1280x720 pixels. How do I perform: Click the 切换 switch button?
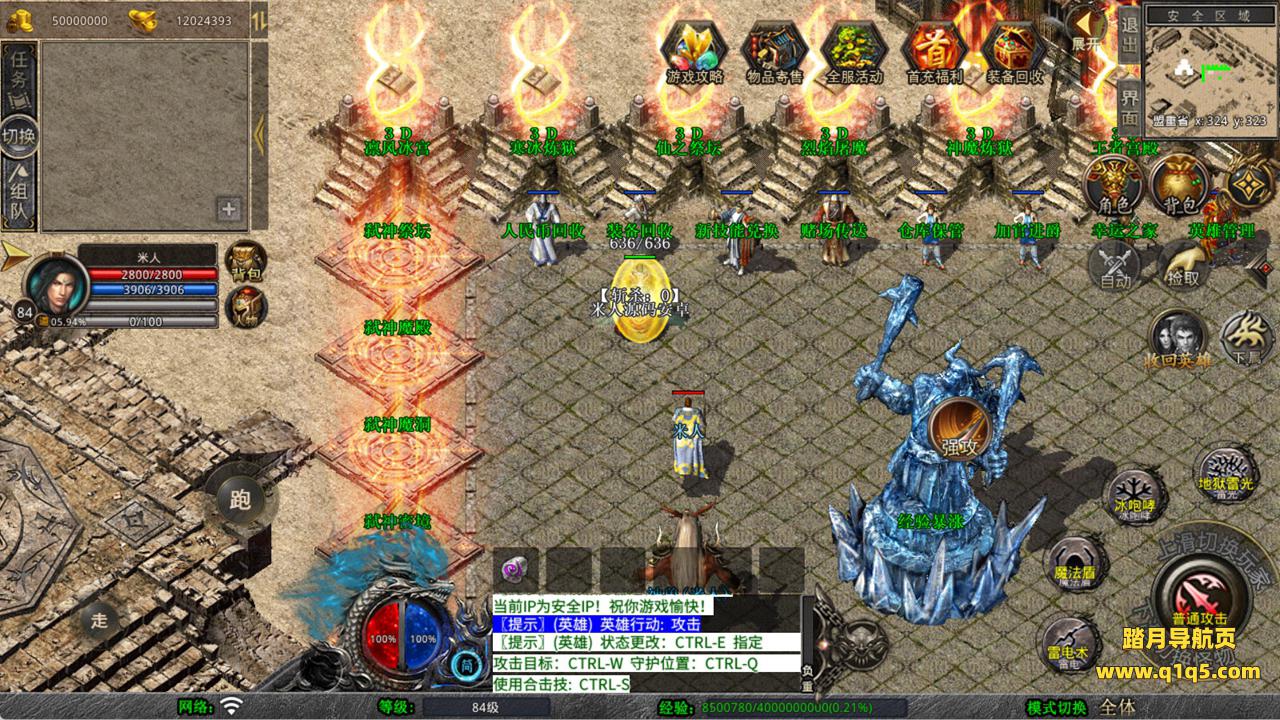pyautogui.click(x=19, y=137)
